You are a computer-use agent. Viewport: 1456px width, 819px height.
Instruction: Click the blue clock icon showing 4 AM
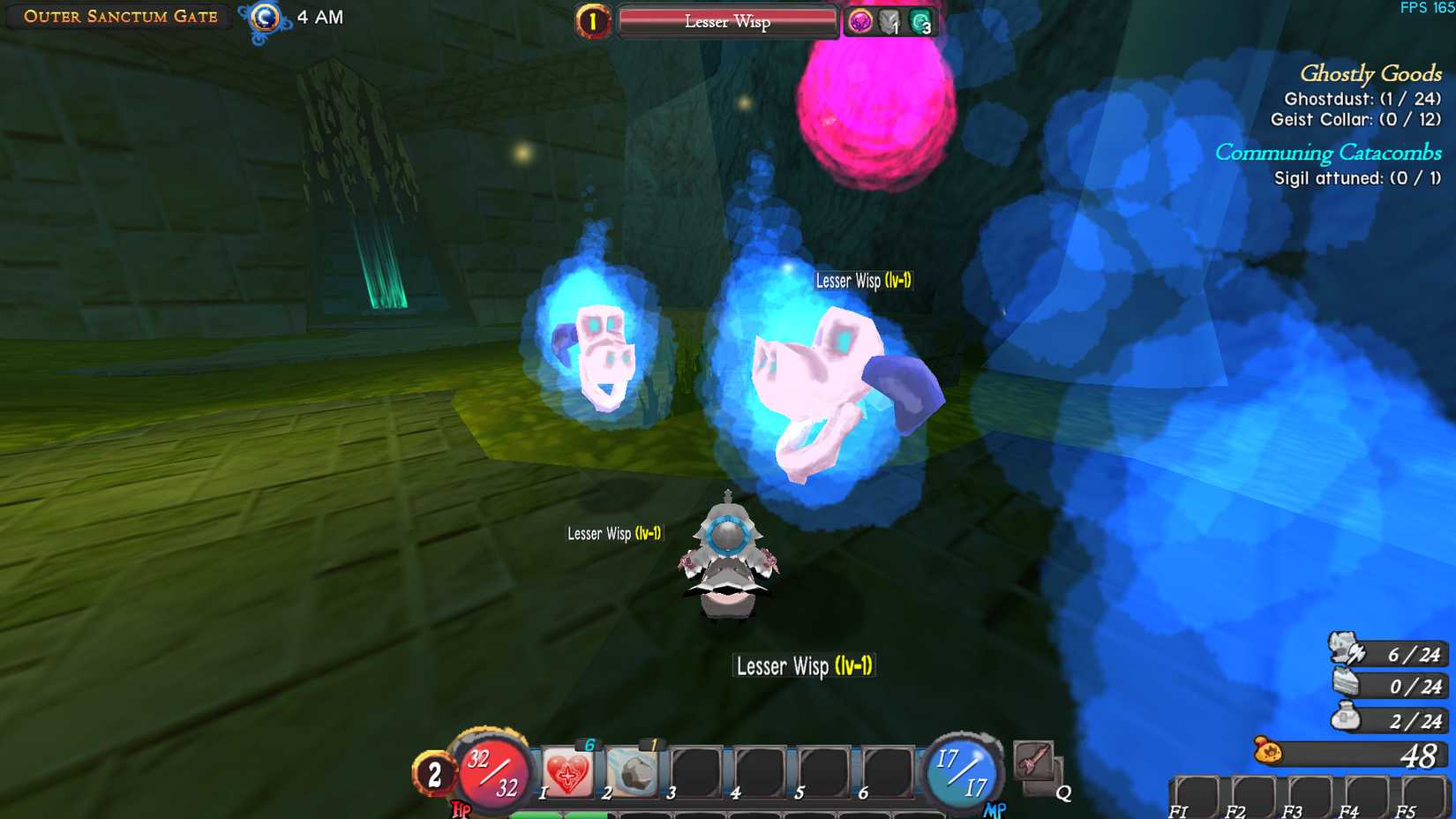(x=265, y=18)
